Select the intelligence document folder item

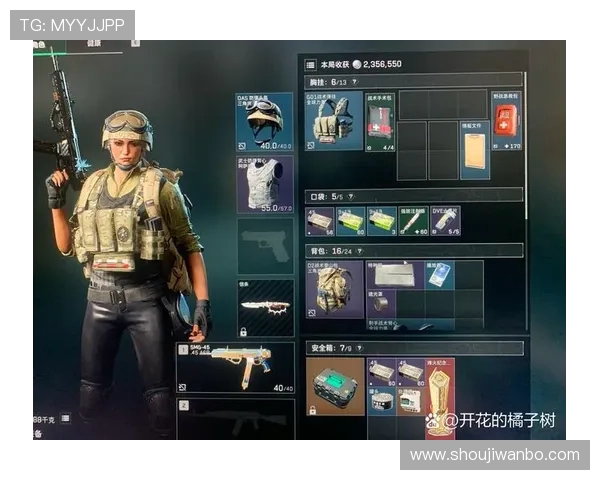coord(475,152)
